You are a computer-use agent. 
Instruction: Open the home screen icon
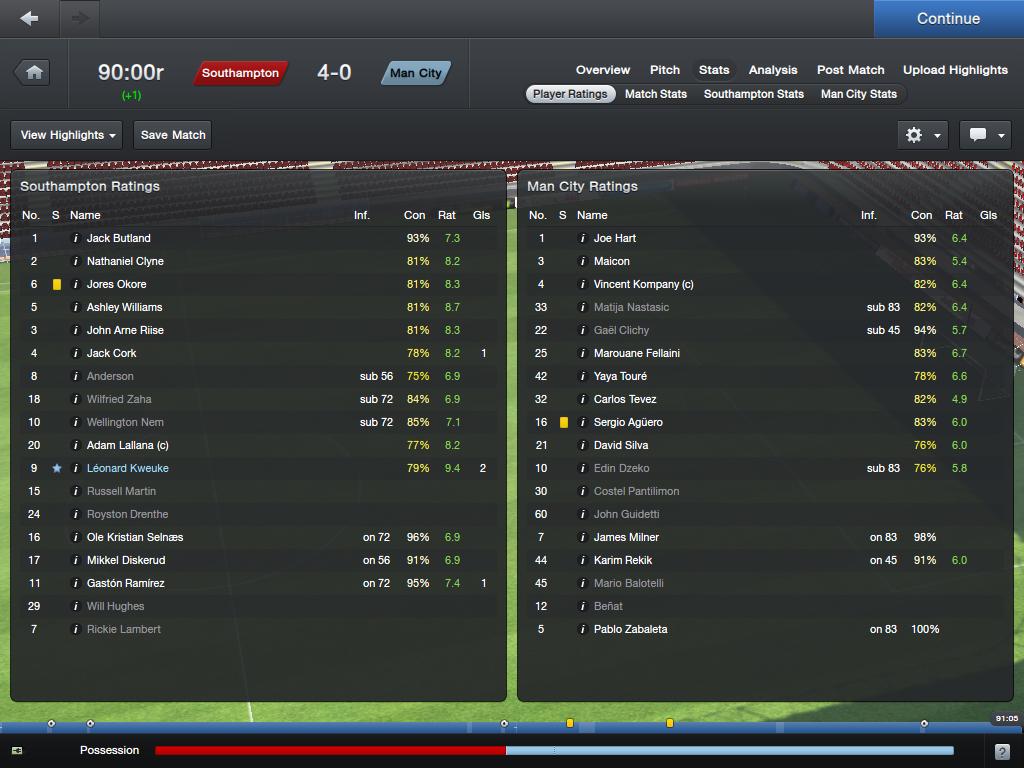34,72
